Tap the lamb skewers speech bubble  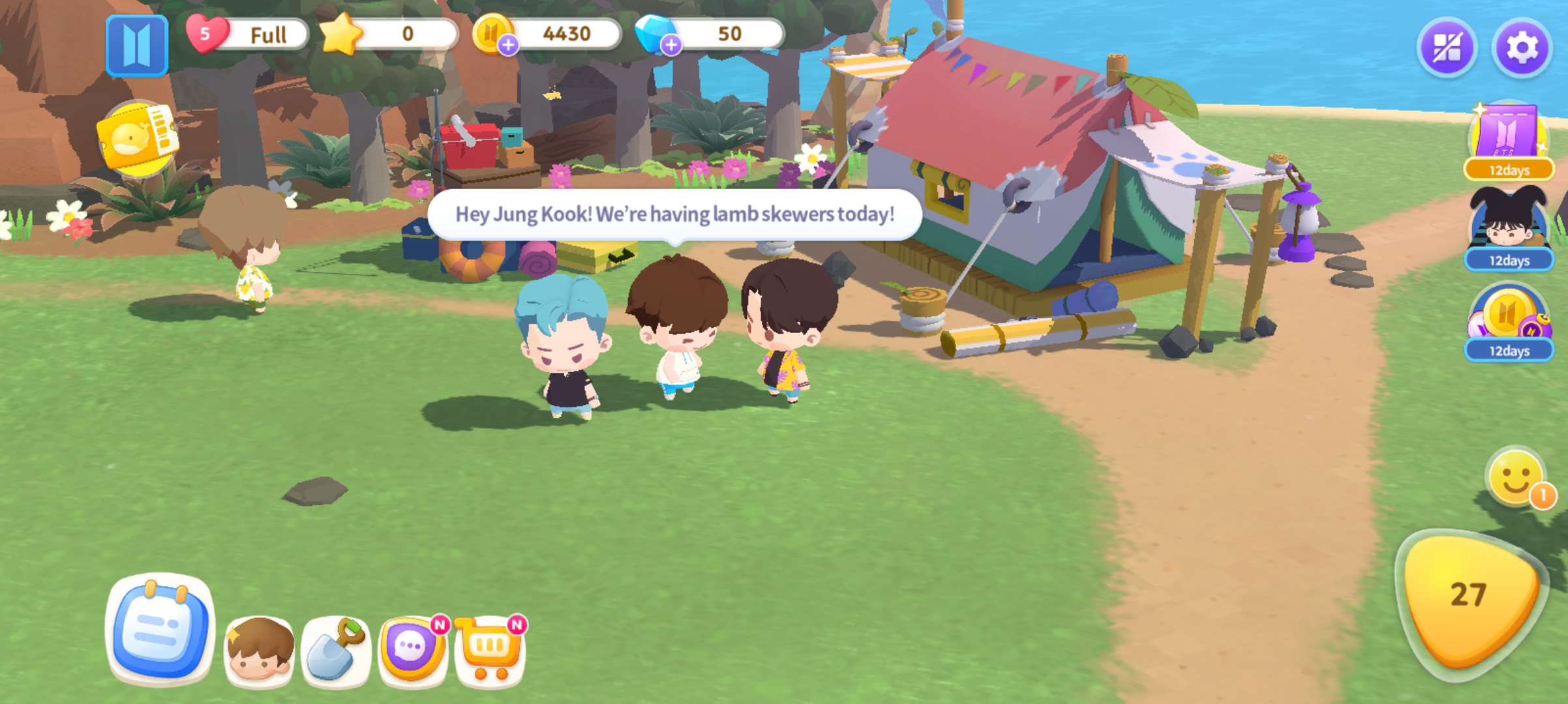coord(674,214)
